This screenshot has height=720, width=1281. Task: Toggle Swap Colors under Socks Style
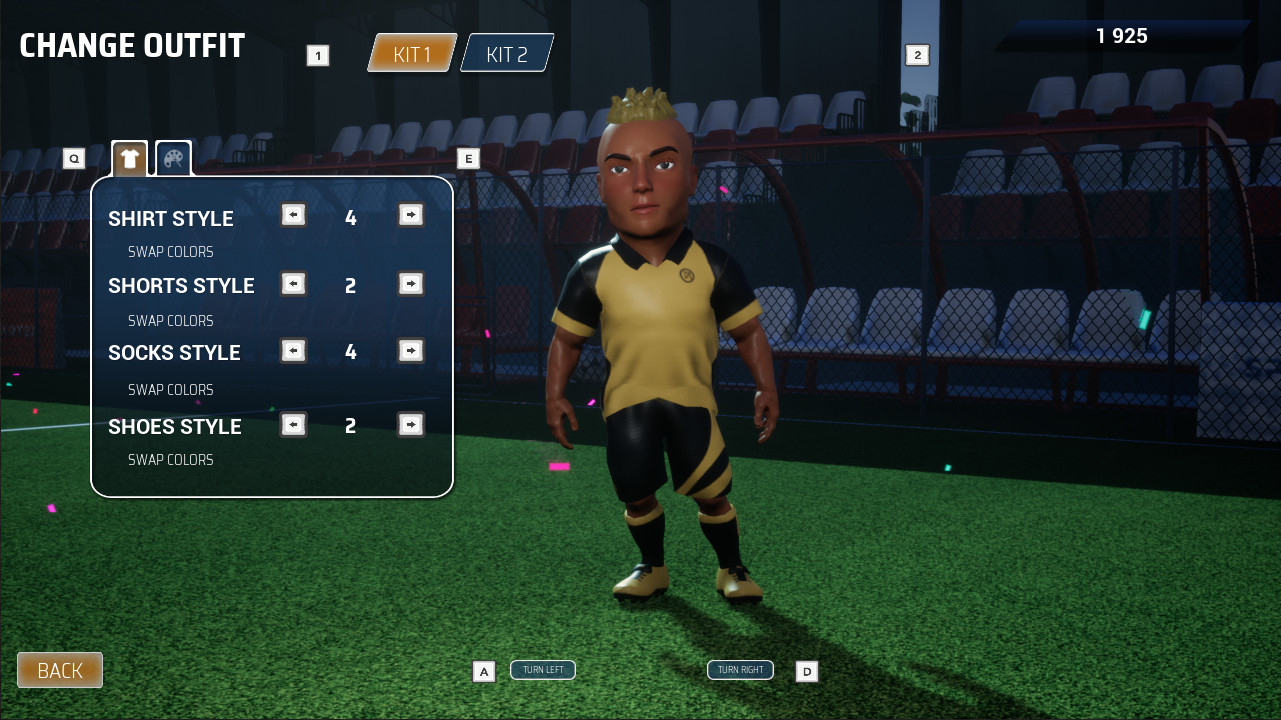(170, 389)
